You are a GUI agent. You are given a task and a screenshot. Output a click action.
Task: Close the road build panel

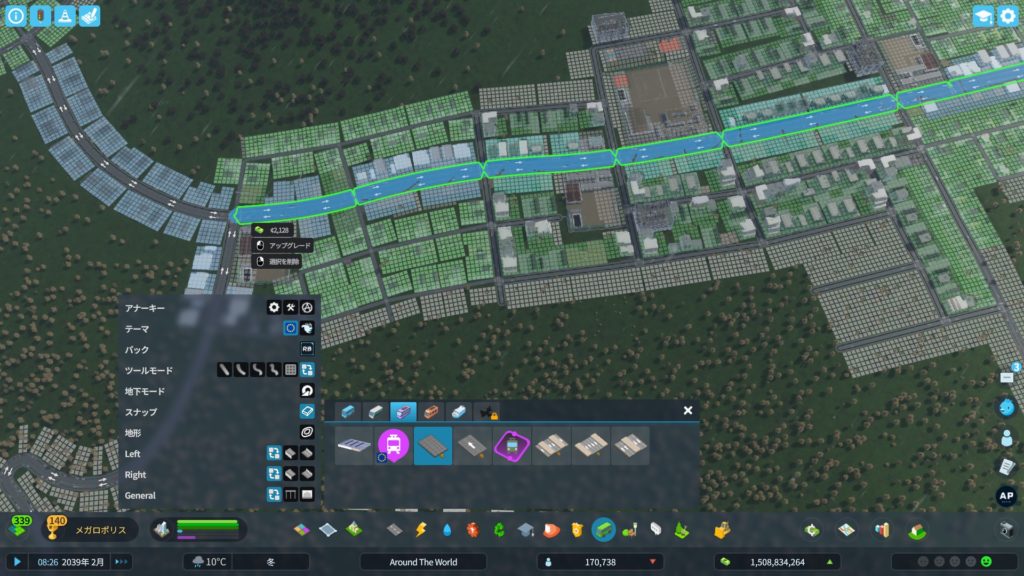688,410
